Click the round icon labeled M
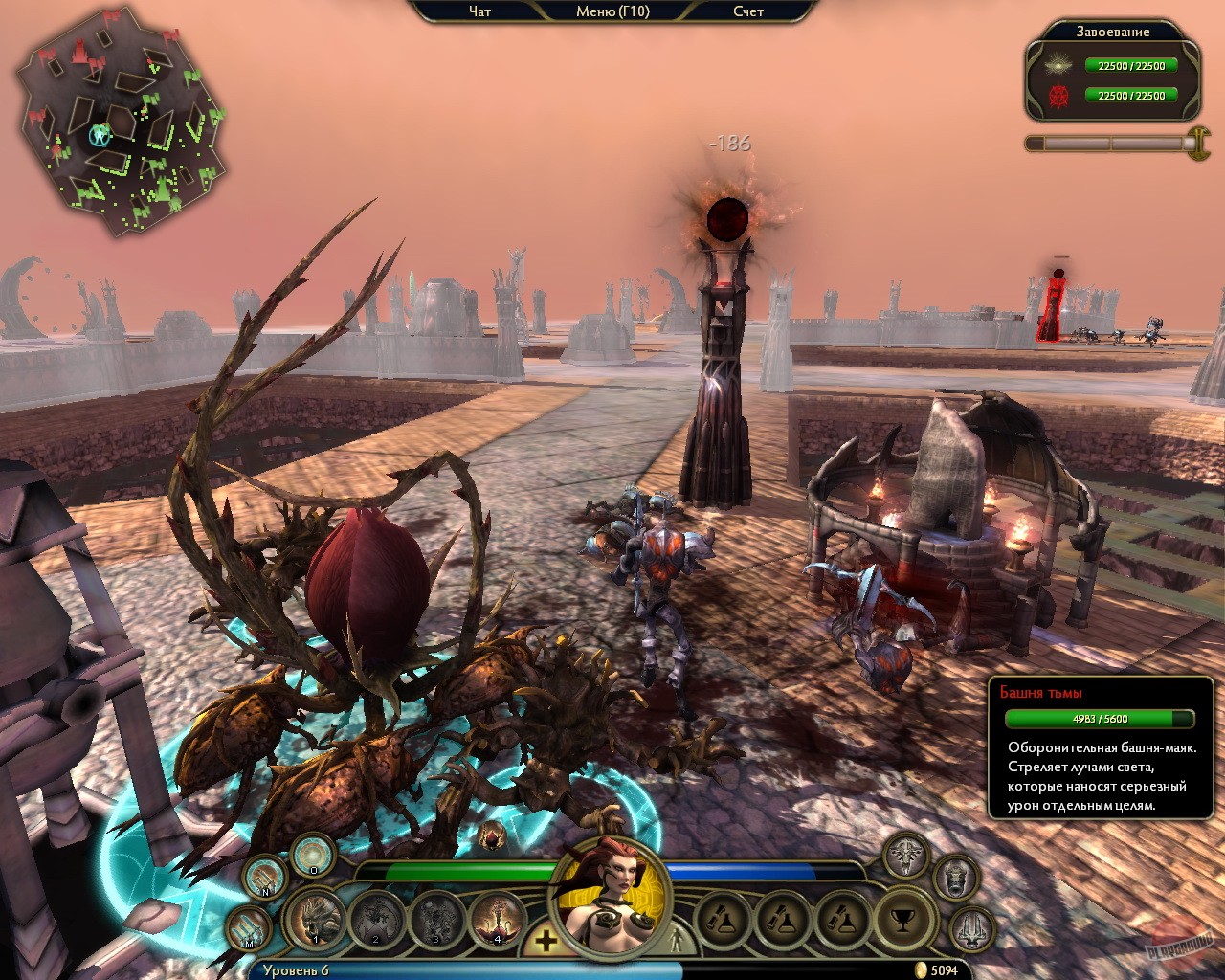 pos(251,927)
